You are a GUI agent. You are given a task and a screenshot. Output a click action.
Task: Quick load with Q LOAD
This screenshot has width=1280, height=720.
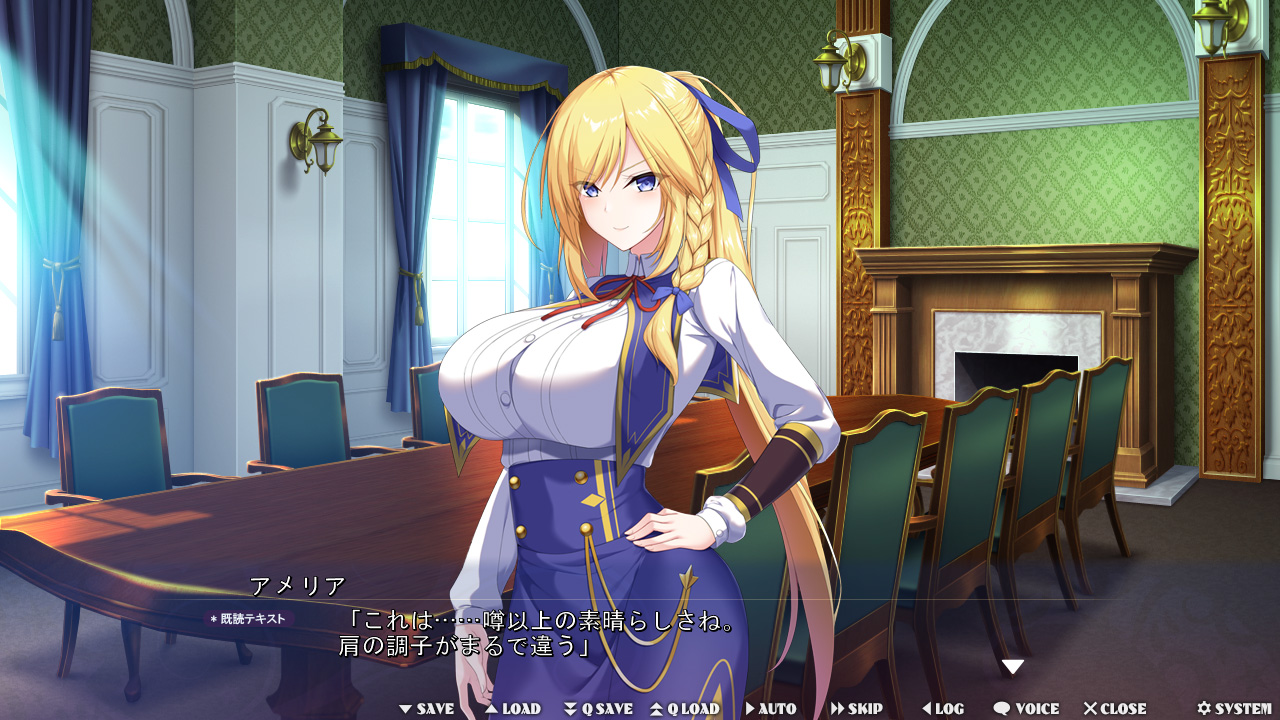685,709
